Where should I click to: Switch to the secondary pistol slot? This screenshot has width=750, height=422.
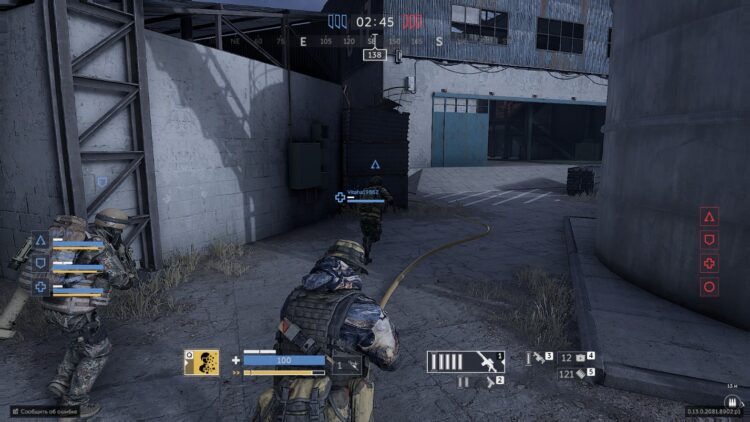(x=476, y=381)
